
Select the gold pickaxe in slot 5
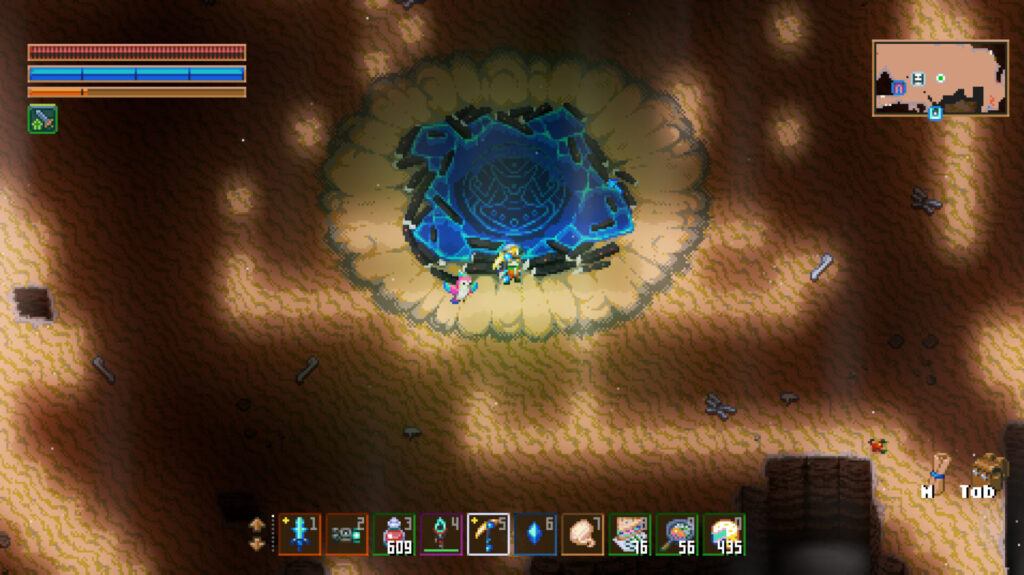pyautogui.click(x=489, y=534)
